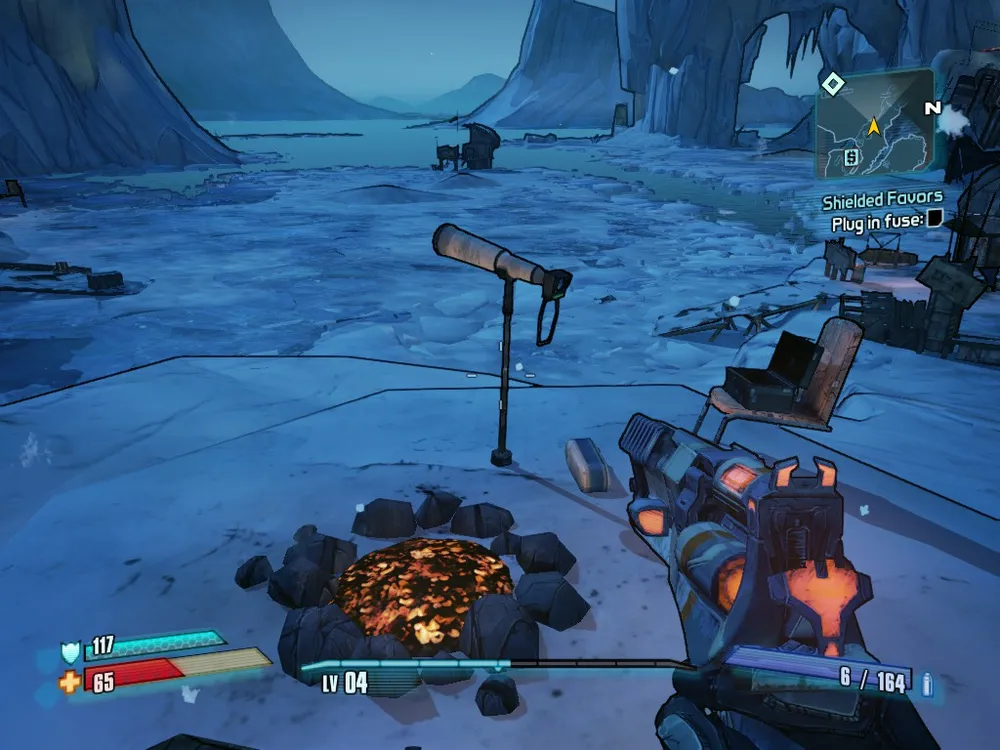Select the Shielded Favors mission tracker

click(x=882, y=200)
